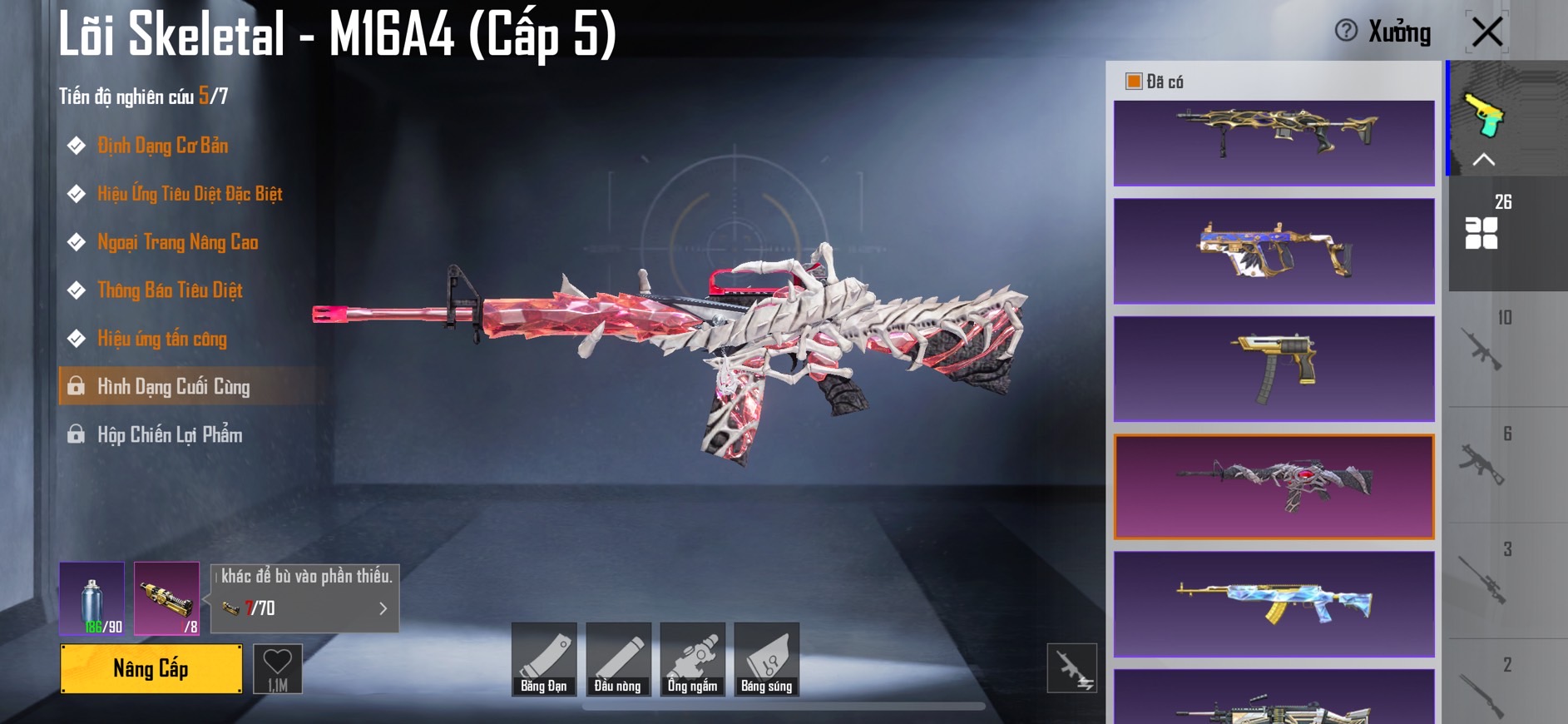Viewport: 1568px width, 724px height.
Task: Close the weapon workshop screen
Action: 1486,32
